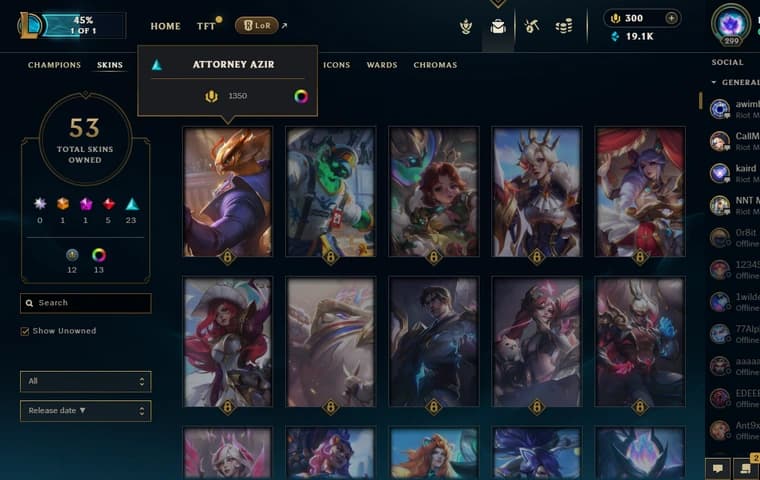
Task: Open the summoner profile avatar
Action: point(730,22)
